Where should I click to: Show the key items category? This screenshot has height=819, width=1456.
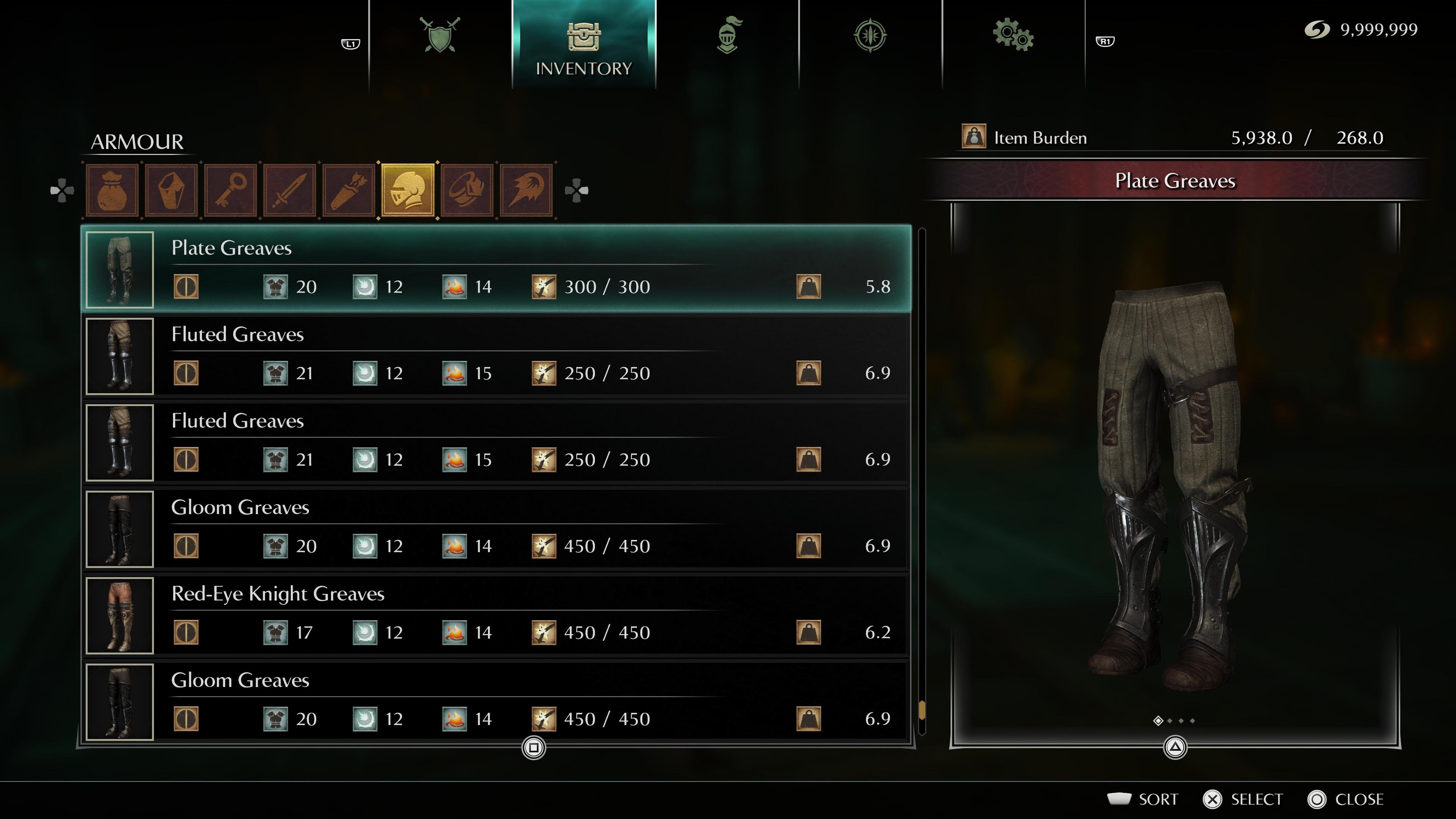tap(231, 190)
